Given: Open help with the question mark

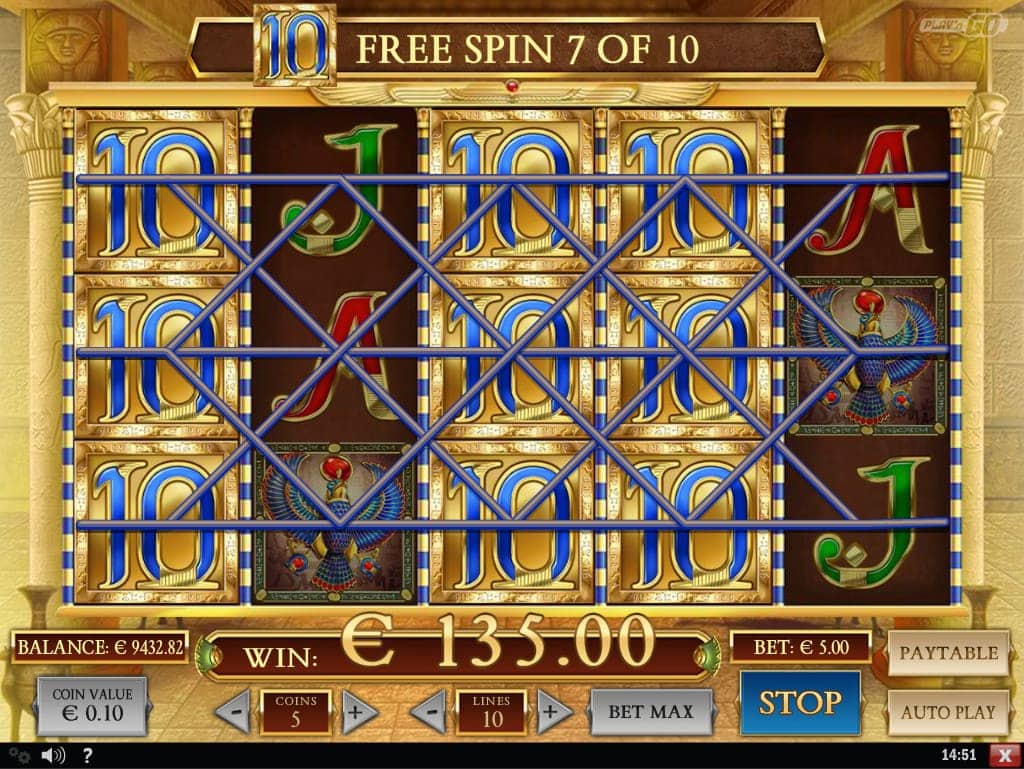Looking at the screenshot, I should tap(88, 755).
